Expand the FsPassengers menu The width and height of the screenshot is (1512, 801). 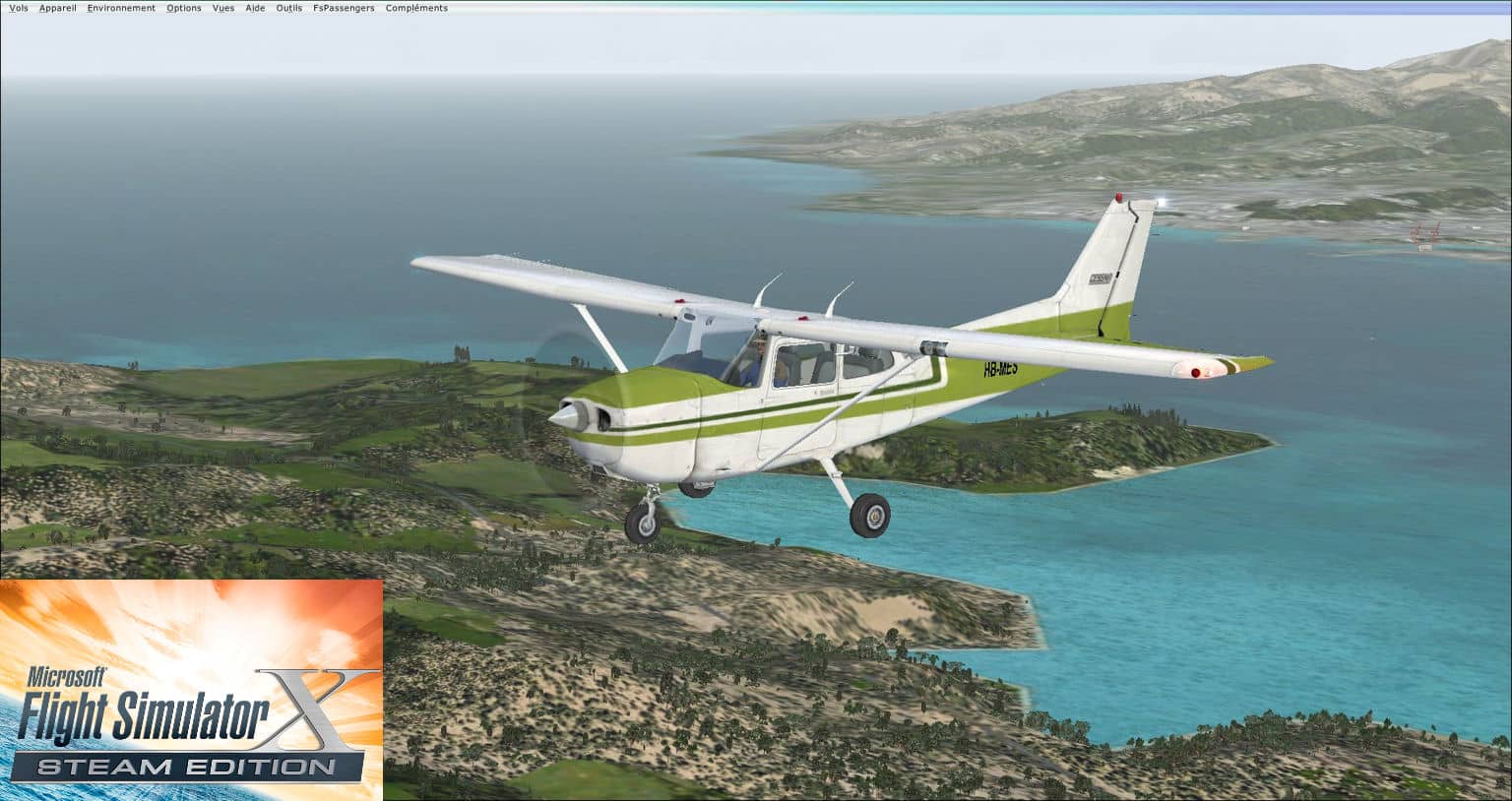click(344, 8)
